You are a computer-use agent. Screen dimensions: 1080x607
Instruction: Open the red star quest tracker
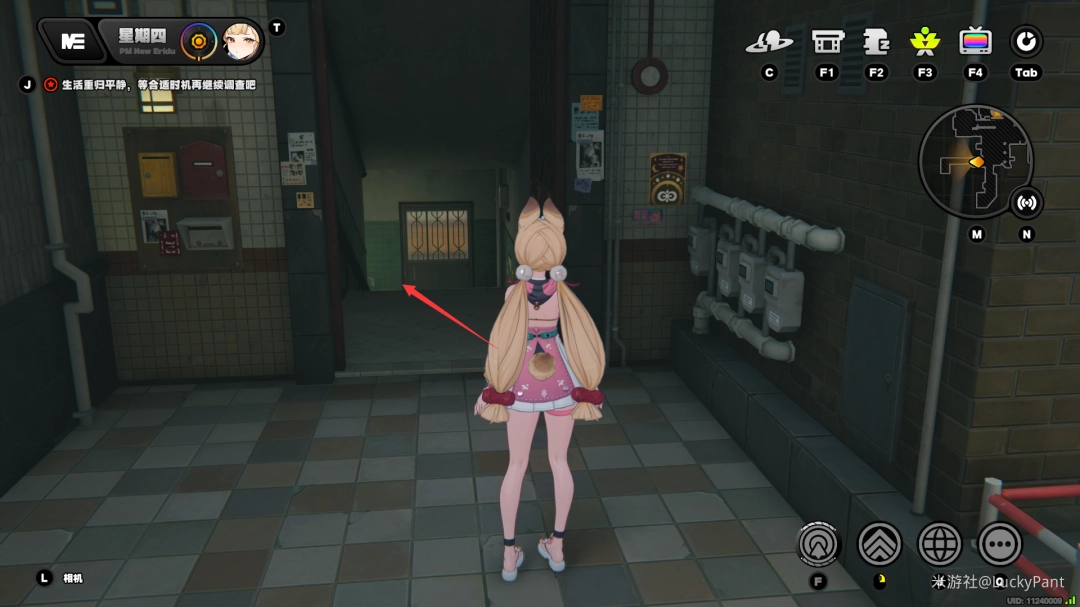50,85
